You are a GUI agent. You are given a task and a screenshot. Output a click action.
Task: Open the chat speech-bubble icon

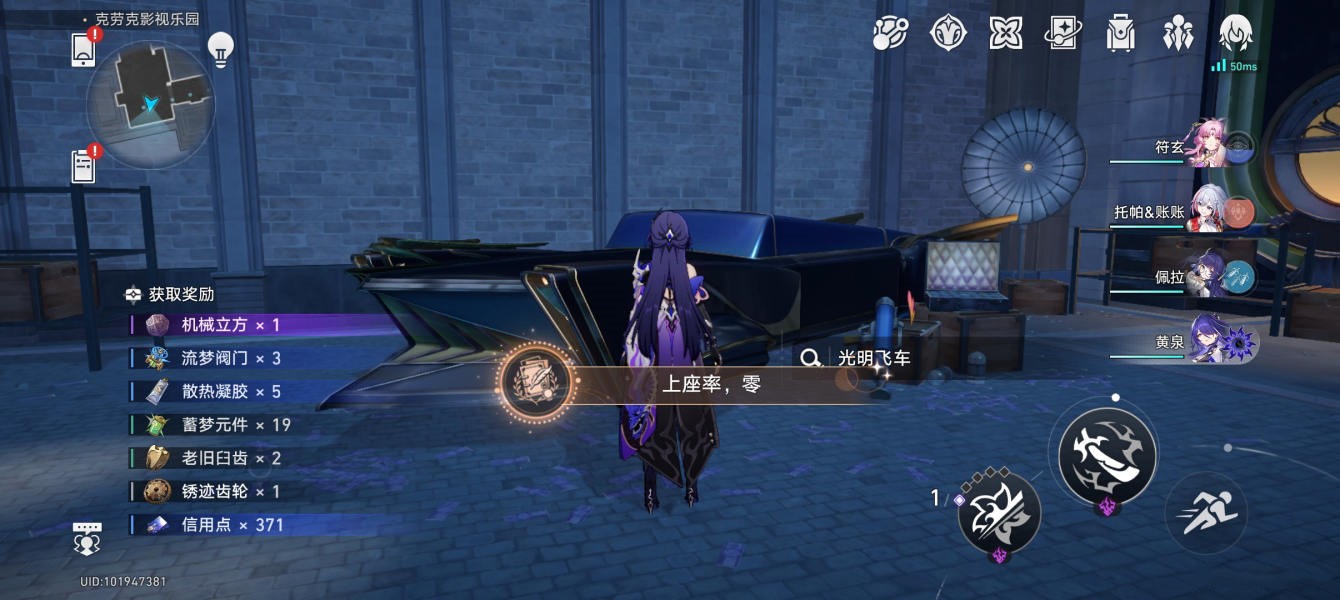pos(87,537)
